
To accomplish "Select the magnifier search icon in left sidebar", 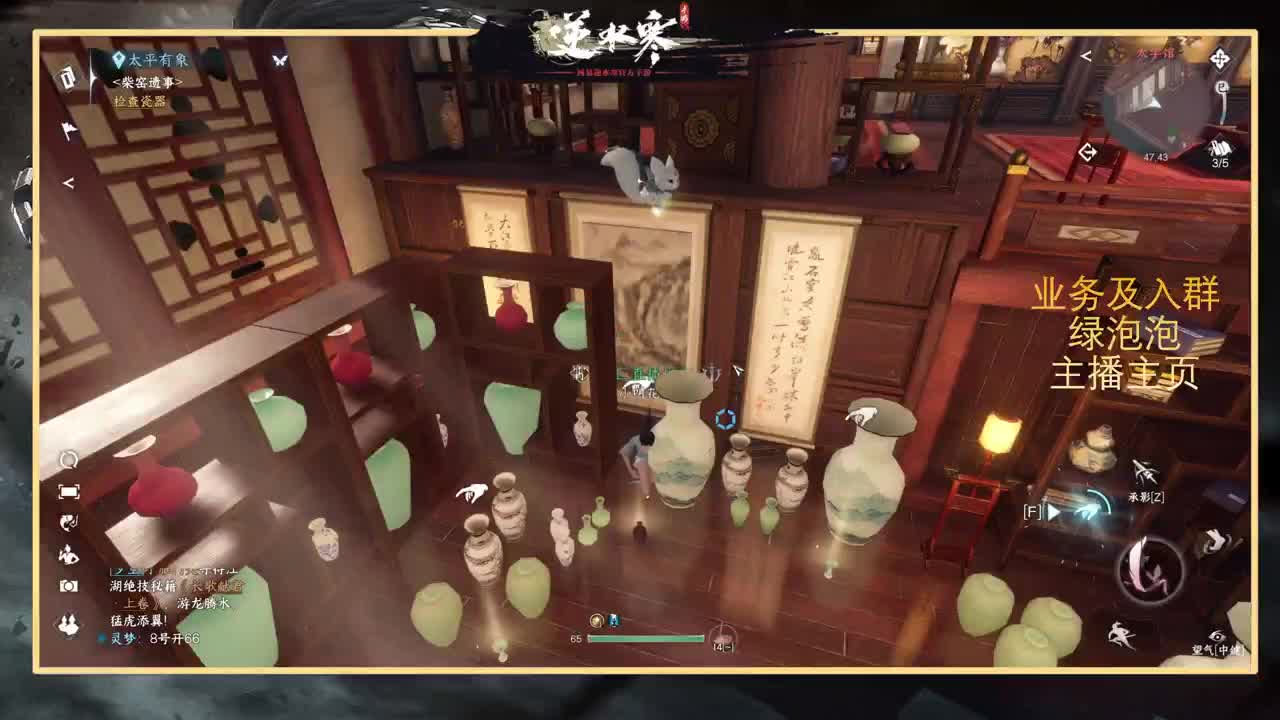I will click(x=67, y=460).
